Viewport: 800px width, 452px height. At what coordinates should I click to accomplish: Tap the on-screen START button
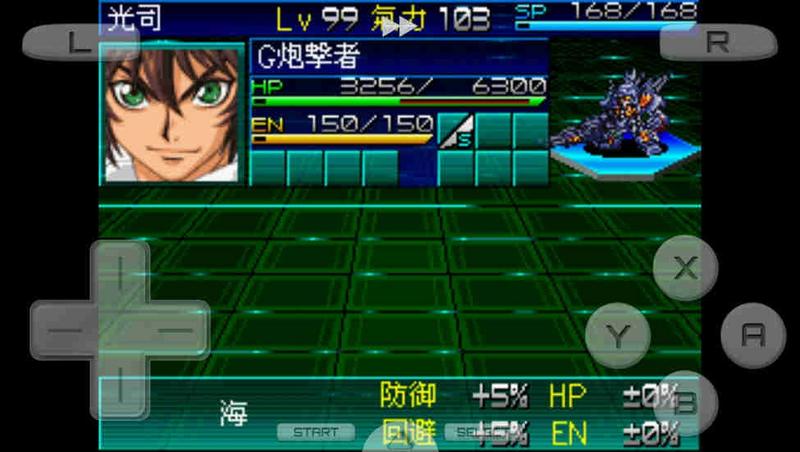point(316,432)
